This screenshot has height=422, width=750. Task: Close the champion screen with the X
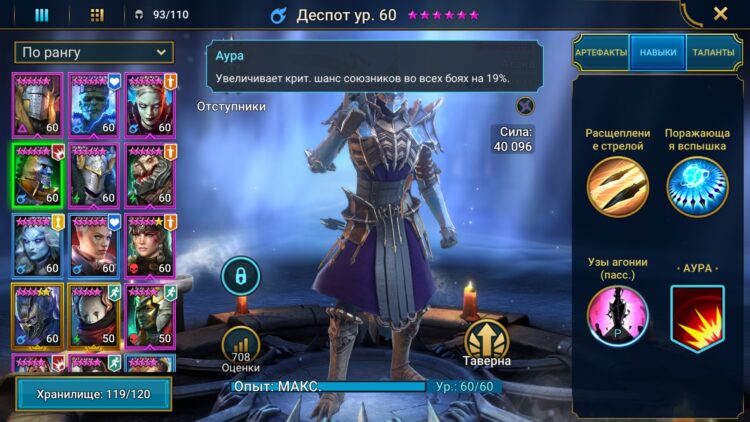720,14
